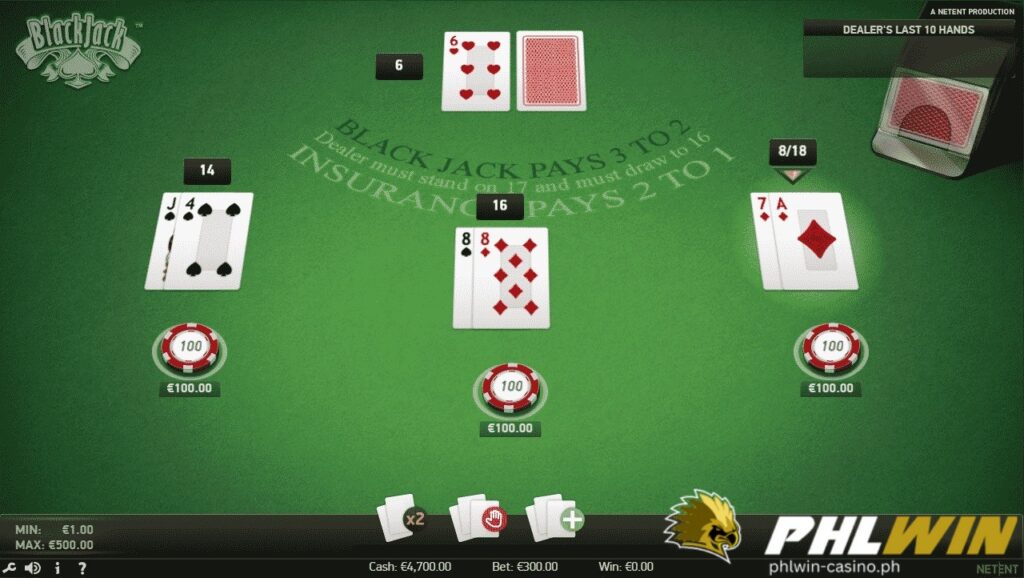
Task: Open help with the question mark icon
Action: point(82,568)
